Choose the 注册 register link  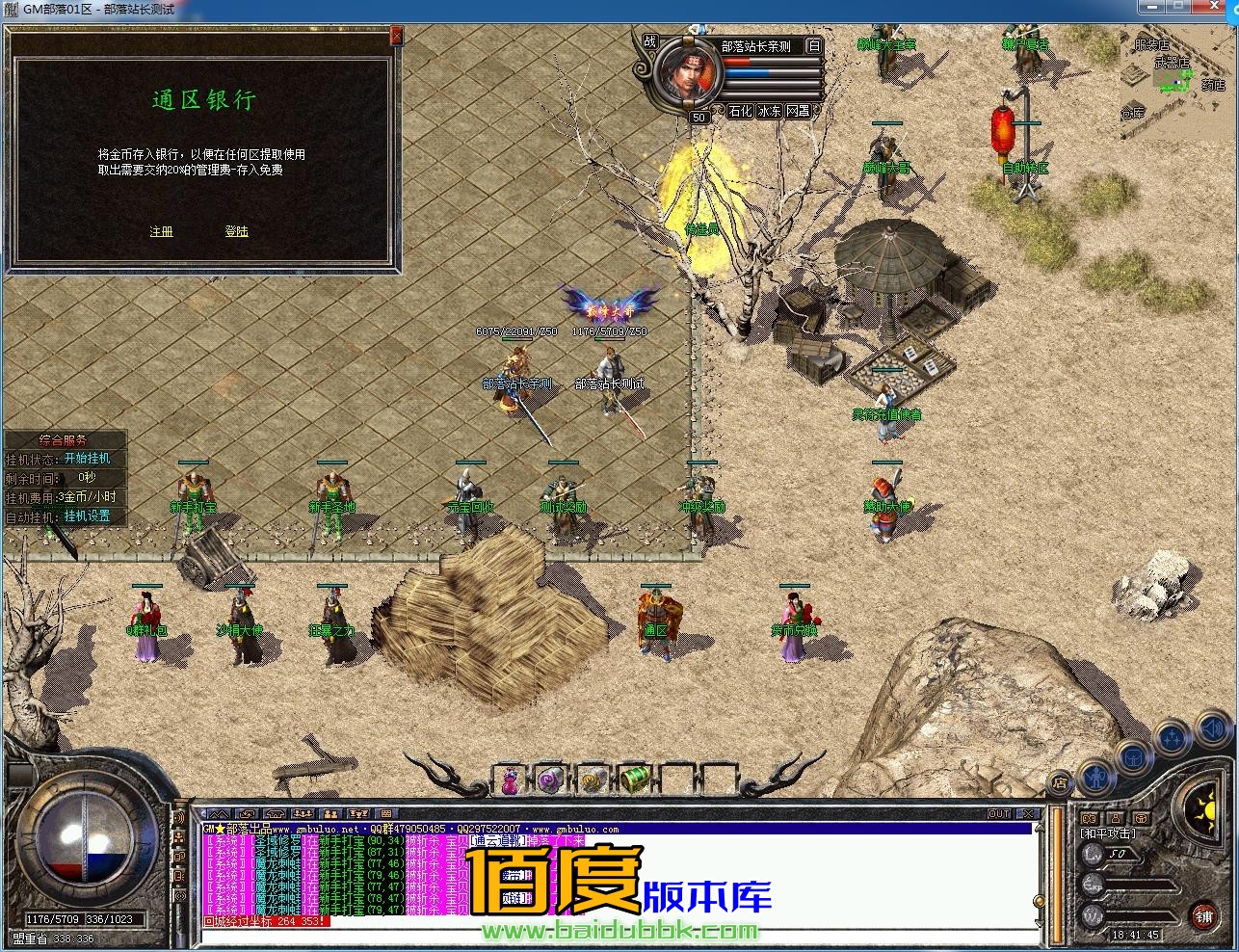pos(161,232)
